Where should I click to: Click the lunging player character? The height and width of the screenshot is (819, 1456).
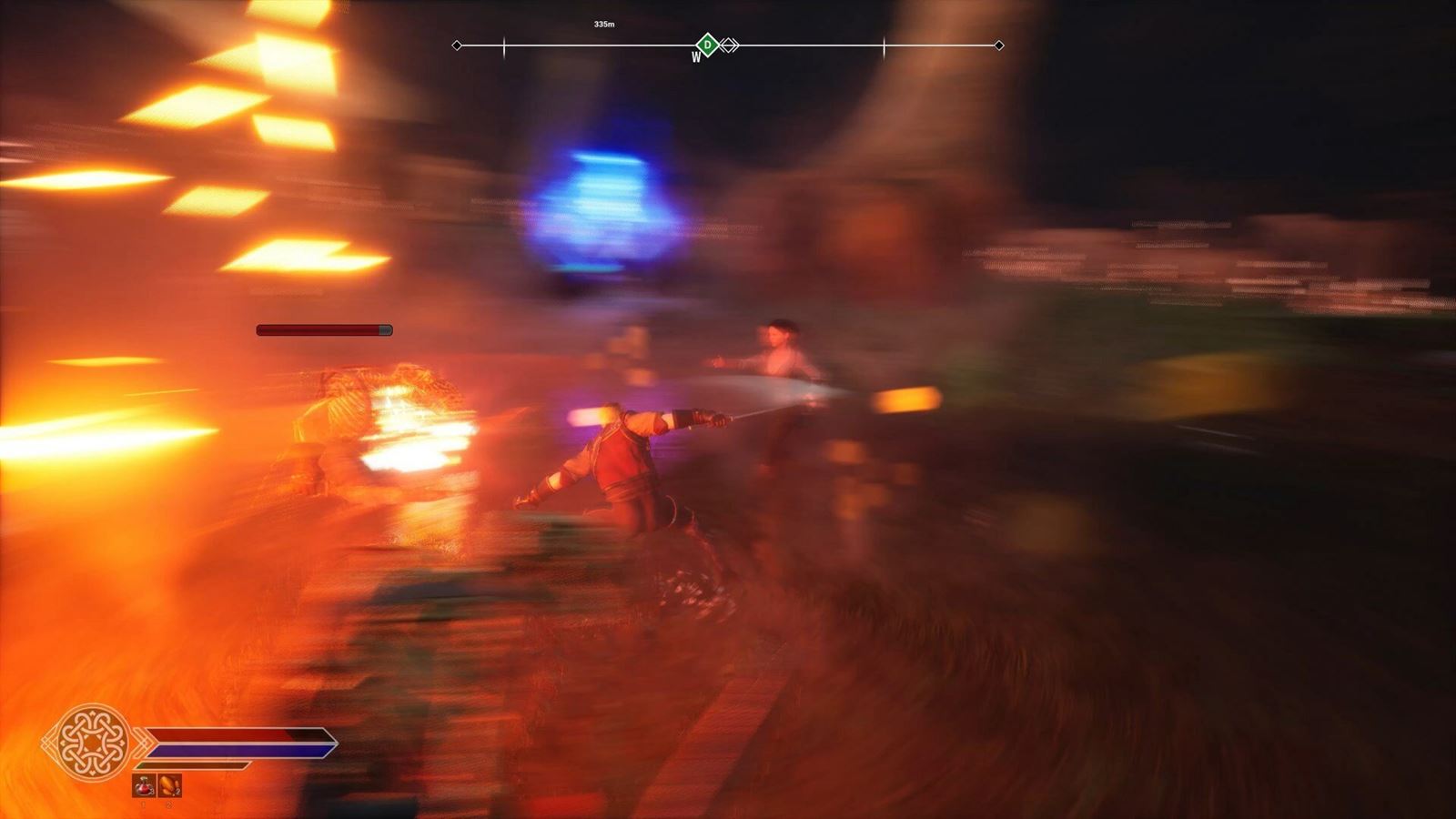coord(628,464)
